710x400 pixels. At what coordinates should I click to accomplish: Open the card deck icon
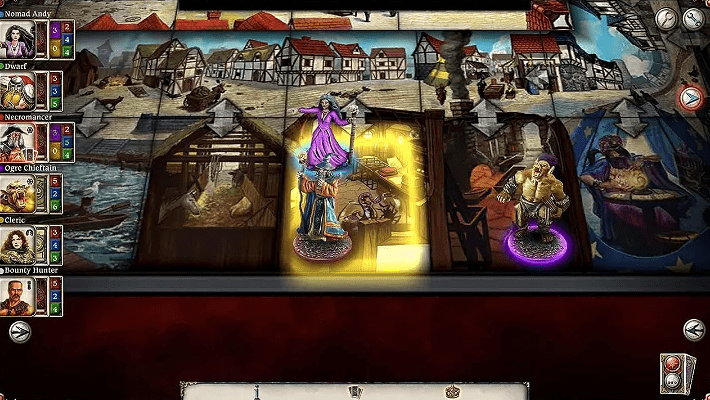(677, 373)
